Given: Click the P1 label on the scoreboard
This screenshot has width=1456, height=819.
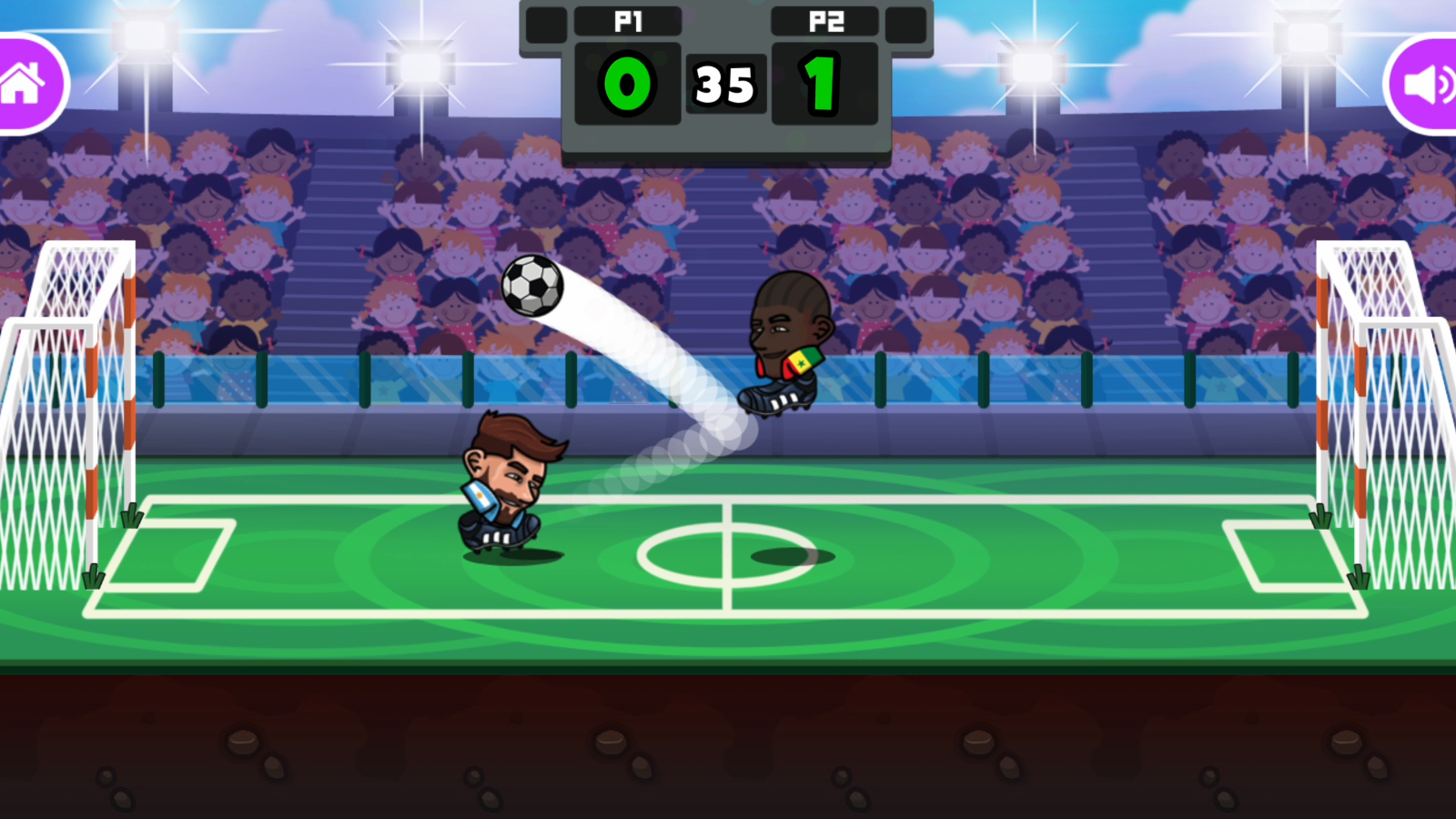Looking at the screenshot, I should [x=628, y=24].
